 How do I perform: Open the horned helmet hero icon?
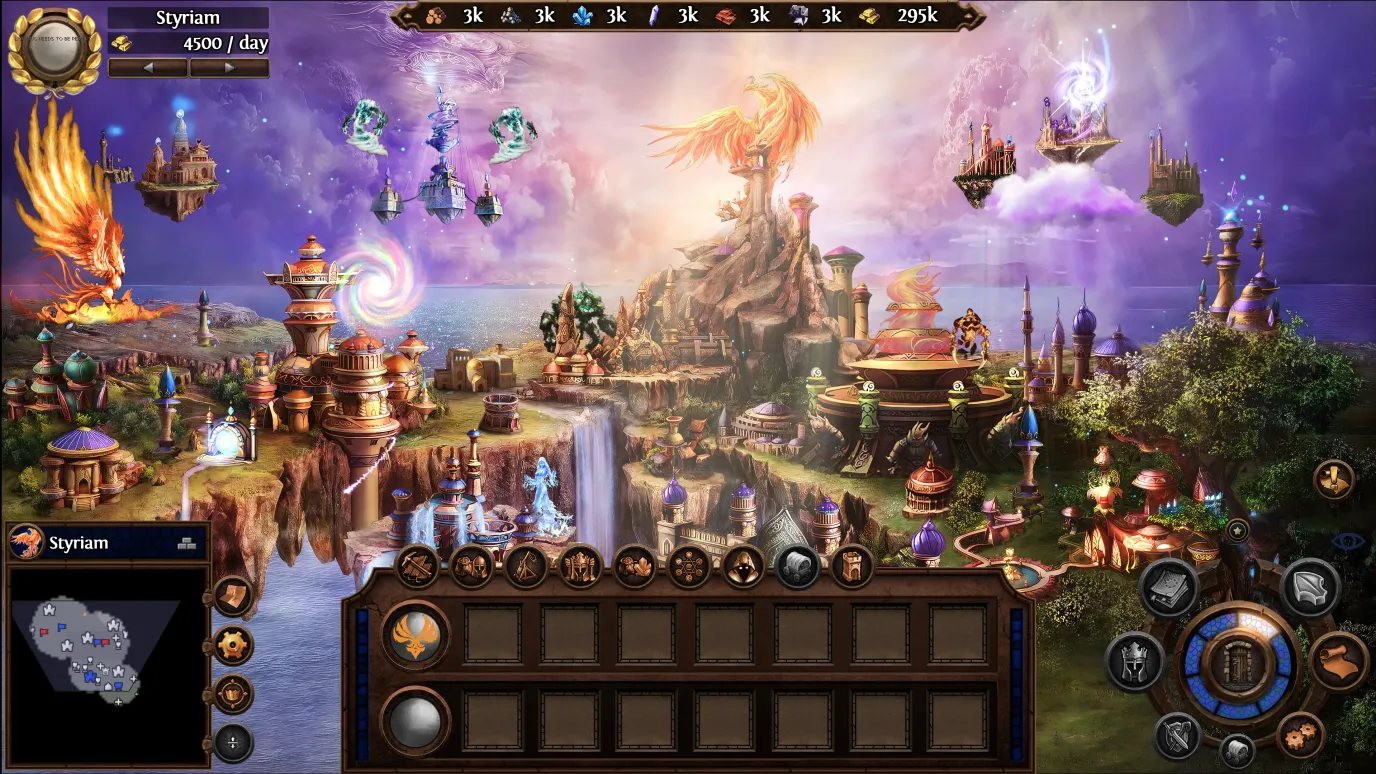[x=580, y=566]
